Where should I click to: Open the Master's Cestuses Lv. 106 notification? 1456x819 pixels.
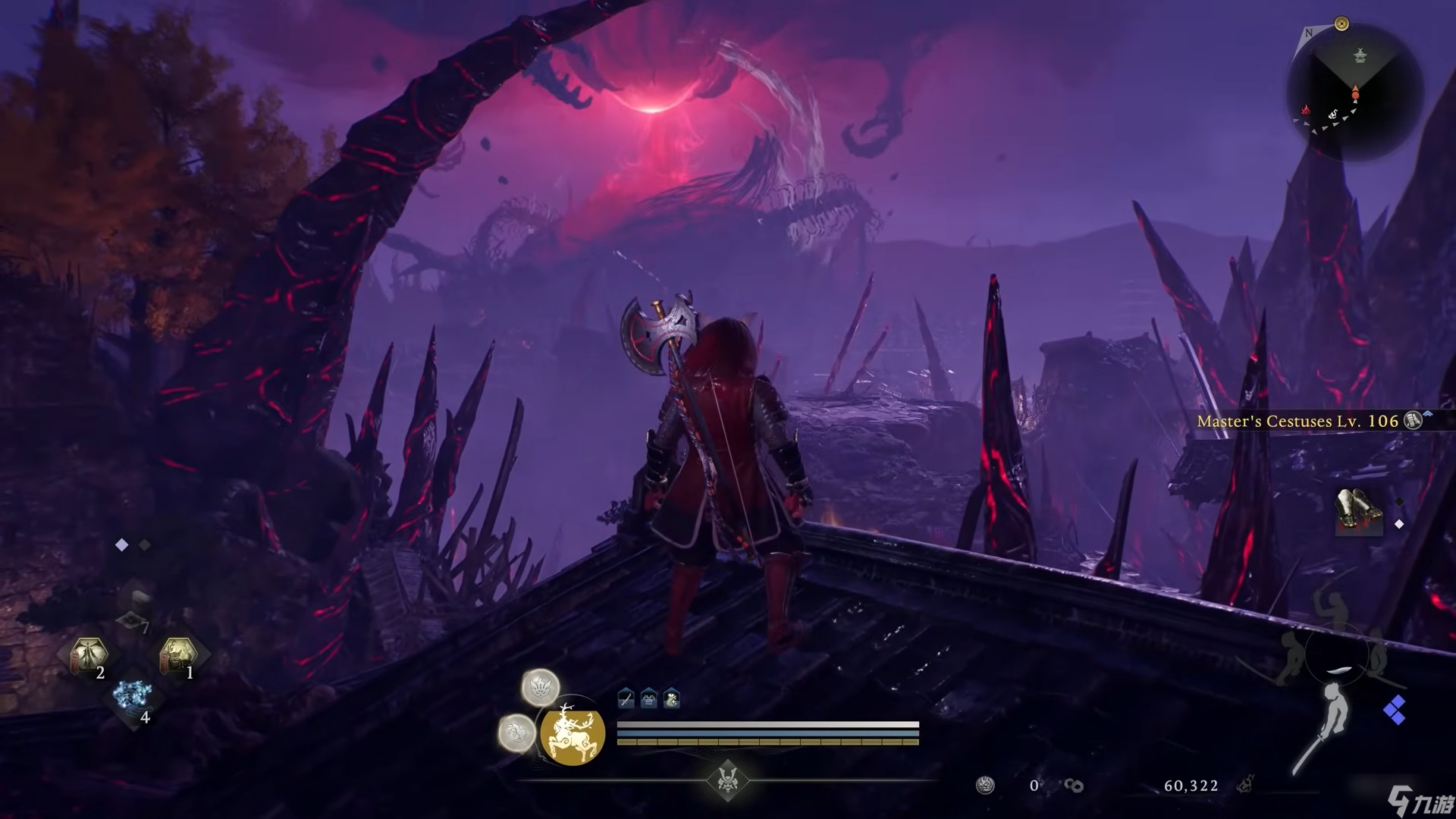pyautogui.click(x=1297, y=422)
